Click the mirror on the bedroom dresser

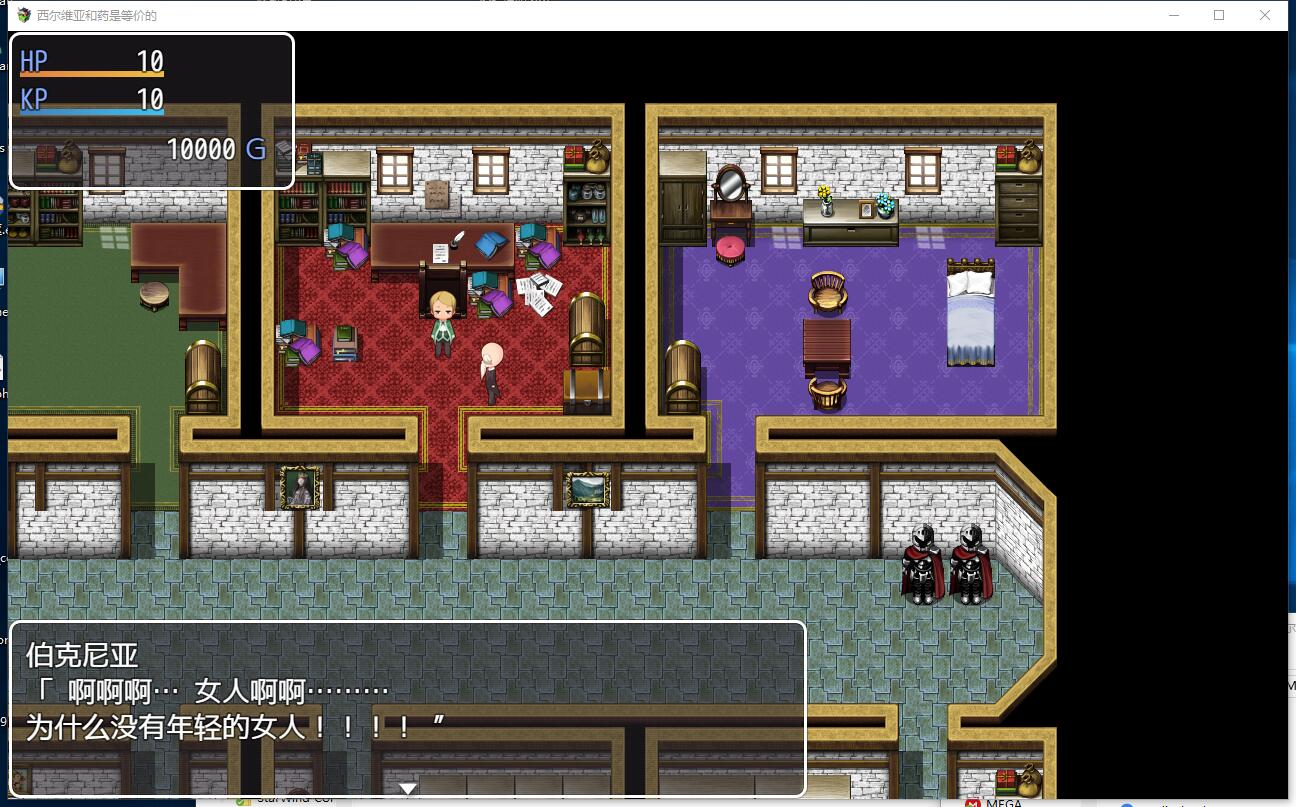[729, 185]
